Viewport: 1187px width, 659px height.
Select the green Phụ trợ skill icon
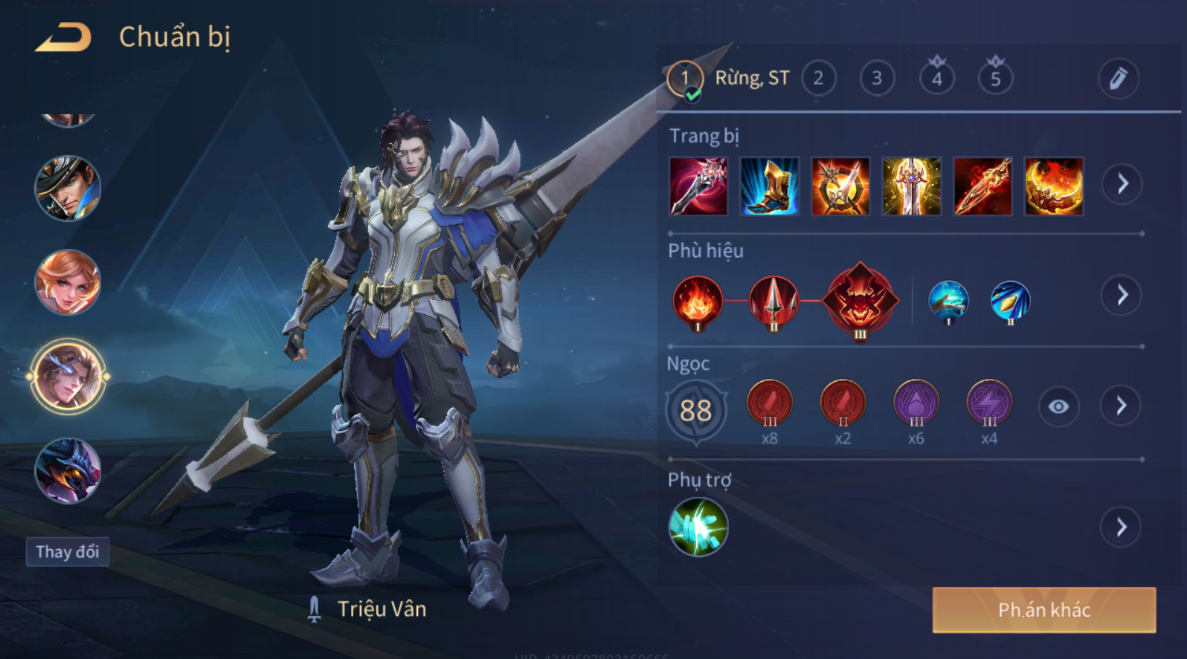click(698, 527)
